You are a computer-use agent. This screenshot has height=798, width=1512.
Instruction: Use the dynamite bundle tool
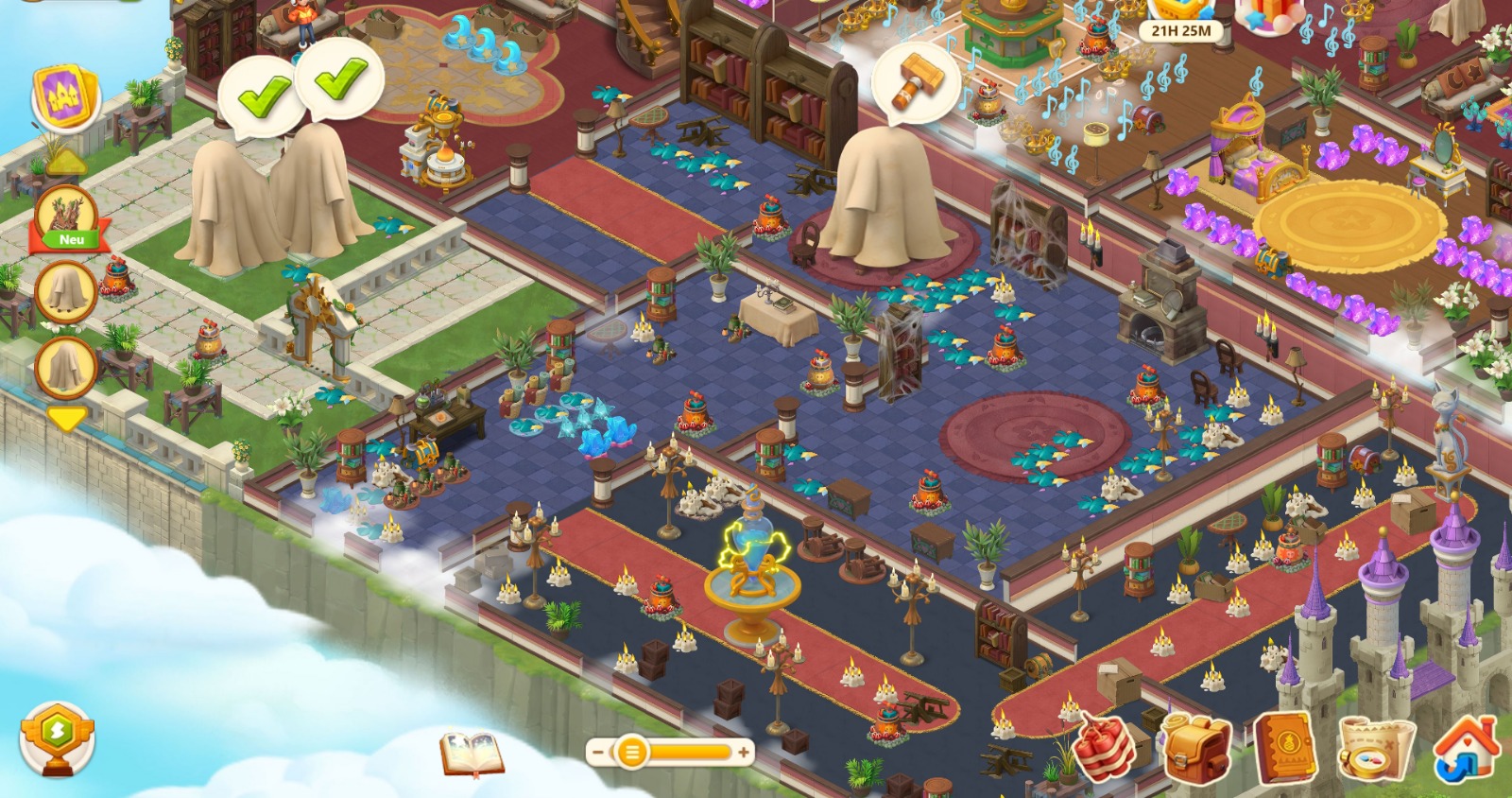point(1104,747)
